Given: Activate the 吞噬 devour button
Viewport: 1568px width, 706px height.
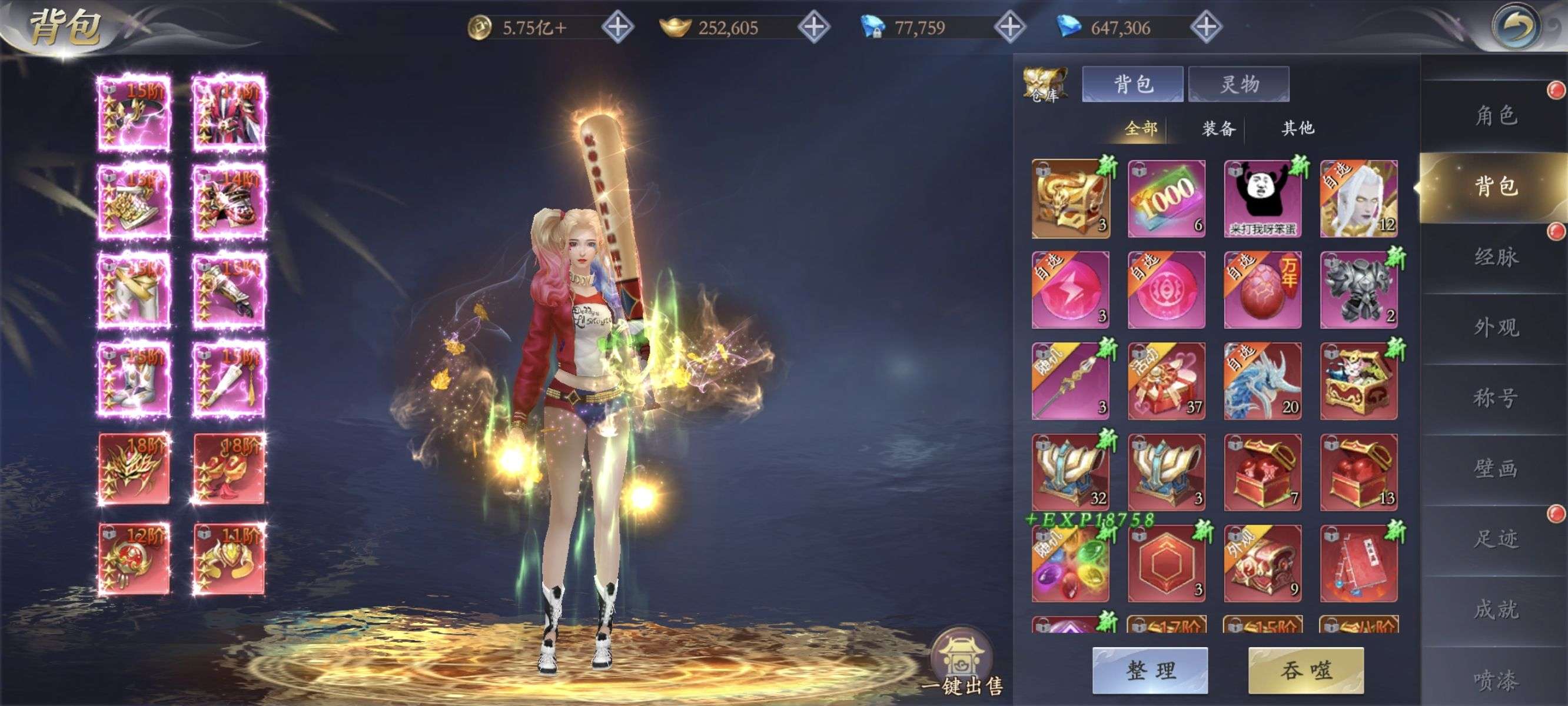Looking at the screenshot, I should [x=1305, y=670].
